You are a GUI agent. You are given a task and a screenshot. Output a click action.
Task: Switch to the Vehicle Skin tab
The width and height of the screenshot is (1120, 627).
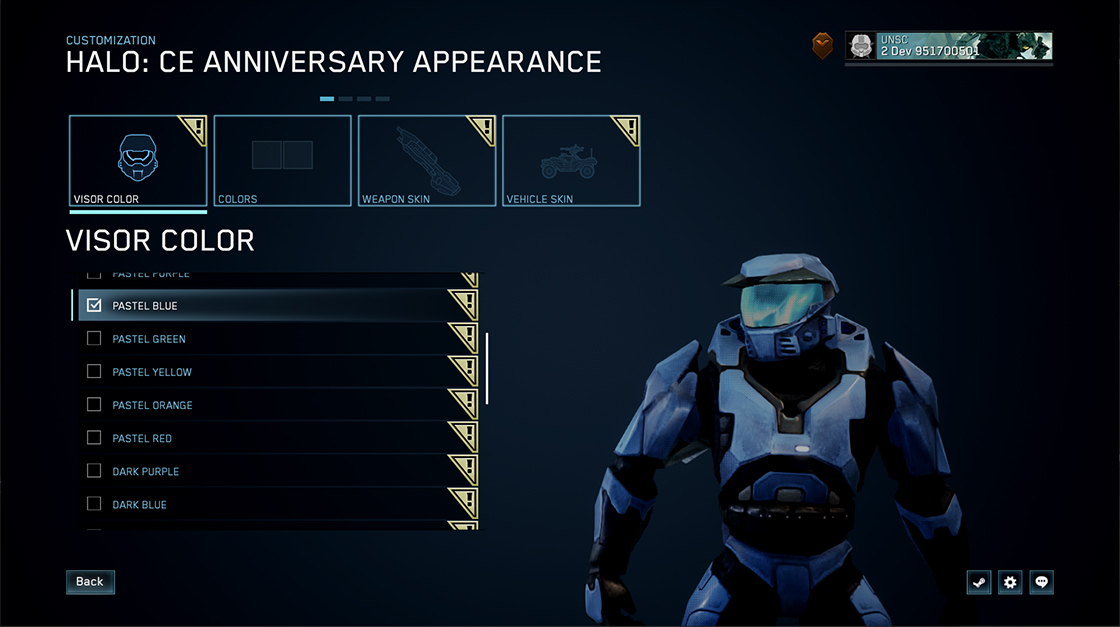pyautogui.click(x=571, y=161)
